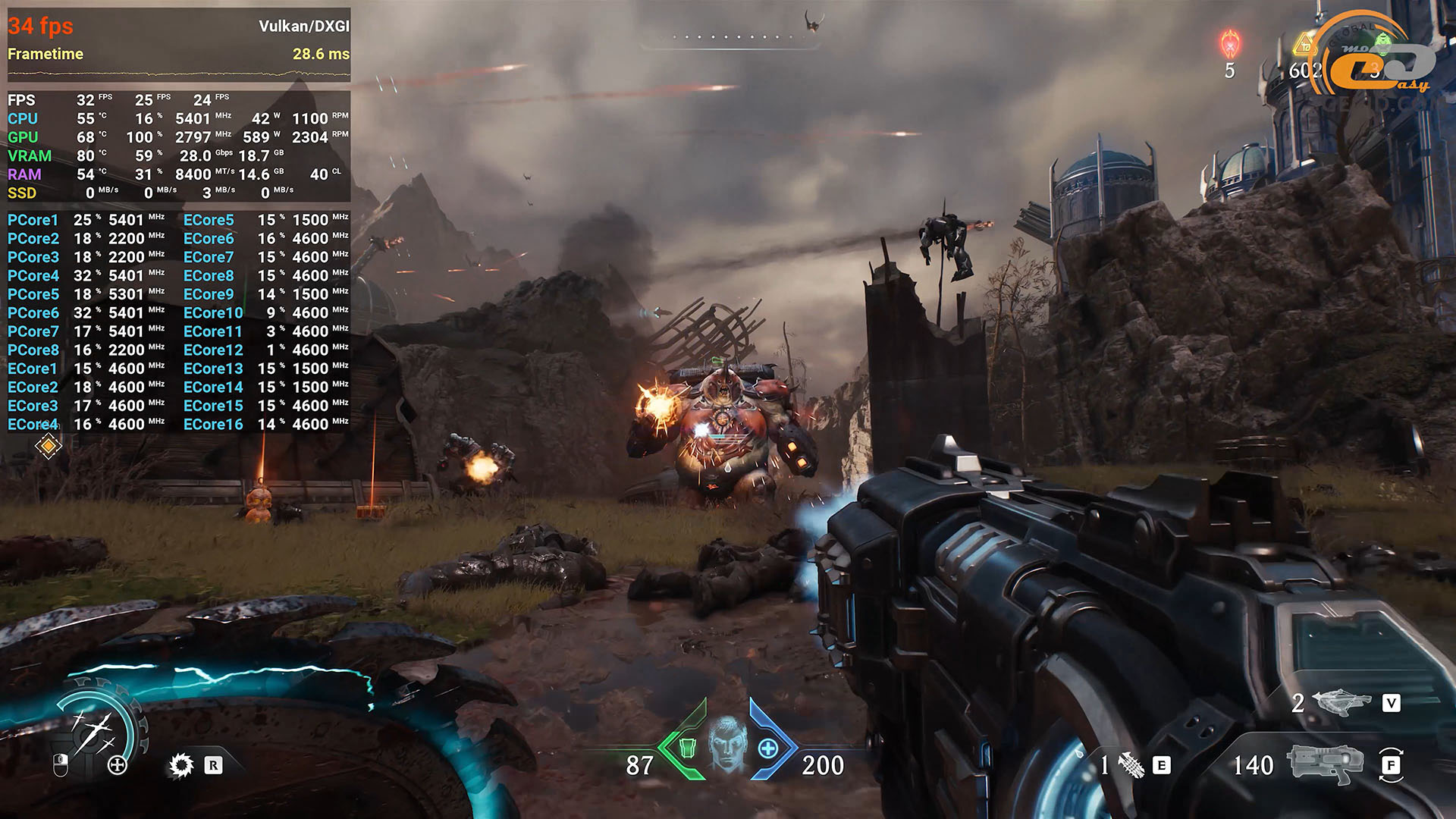Viewport: 1456px width, 819px height.
Task: Open the gold currency triangle icon
Action: [x=1306, y=45]
